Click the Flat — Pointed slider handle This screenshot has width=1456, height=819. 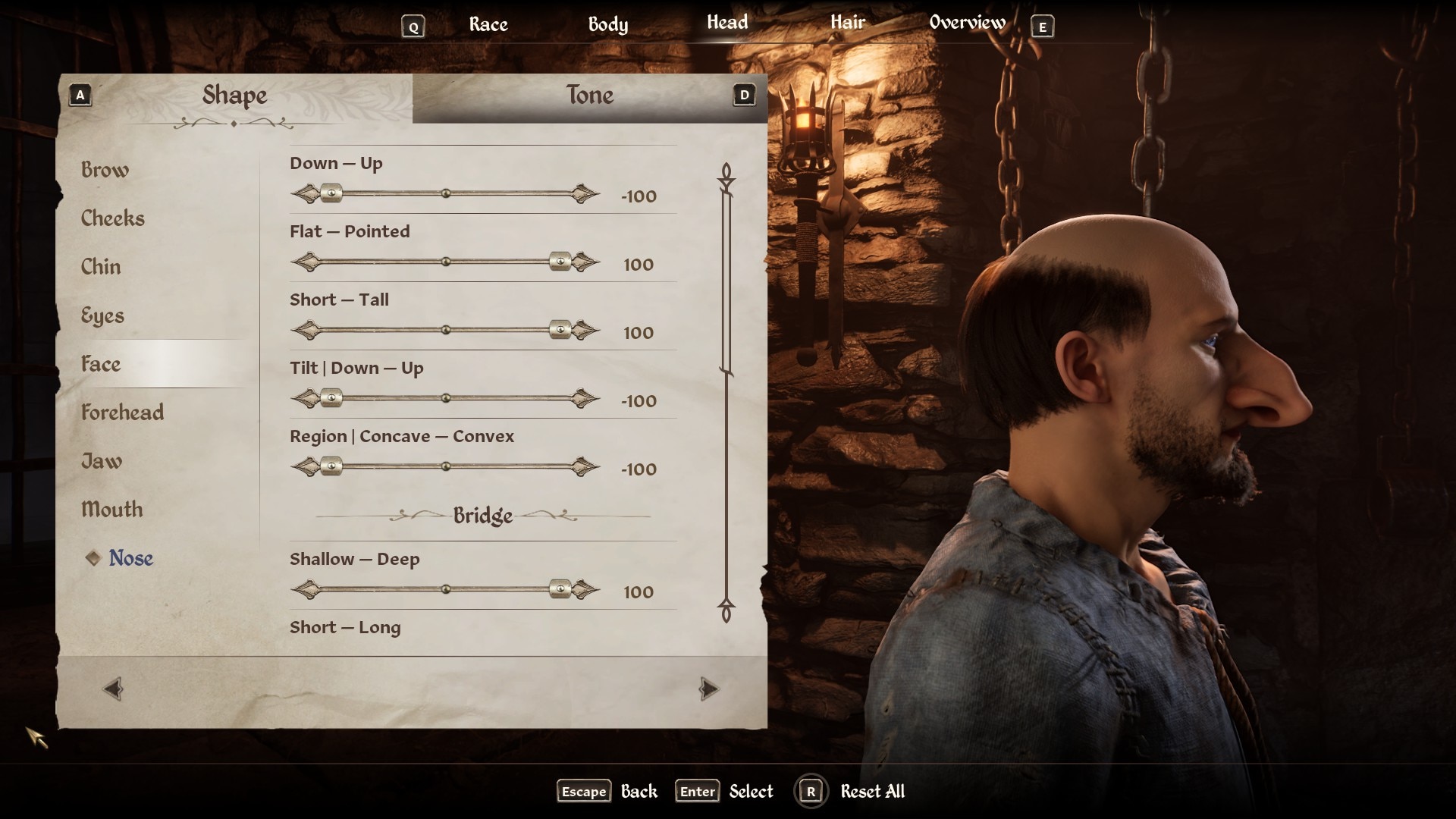click(x=560, y=262)
